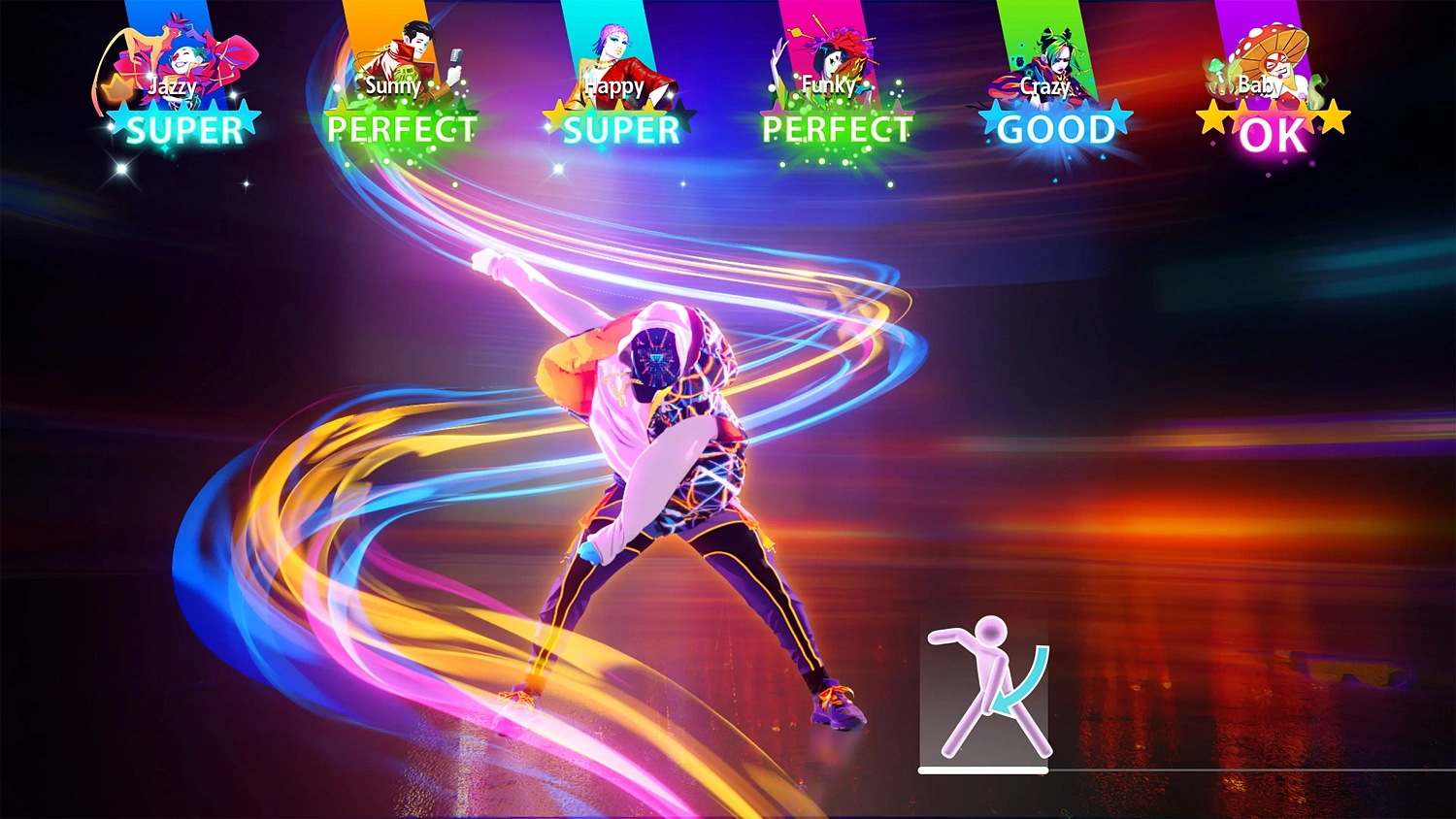
Task: Click Jazzy's SUPER rating label
Action: (x=184, y=131)
